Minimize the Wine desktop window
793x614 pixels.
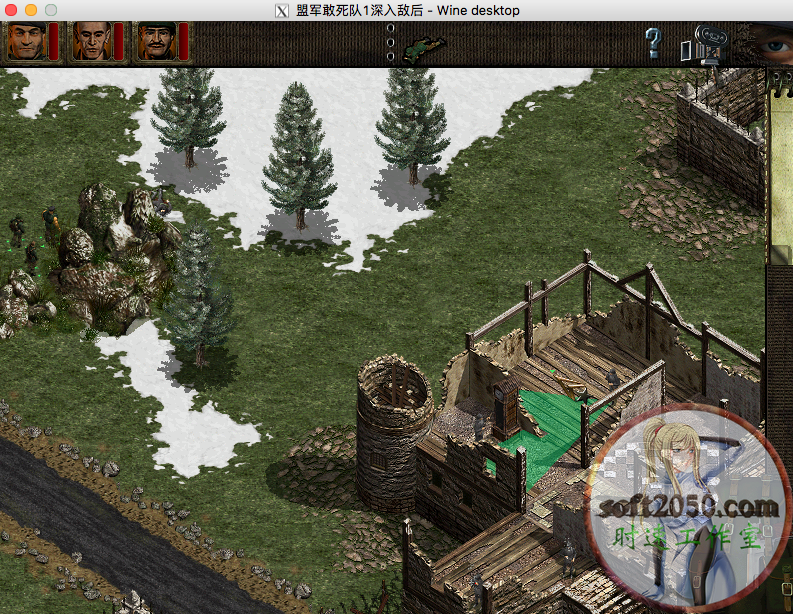[x=31, y=9]
